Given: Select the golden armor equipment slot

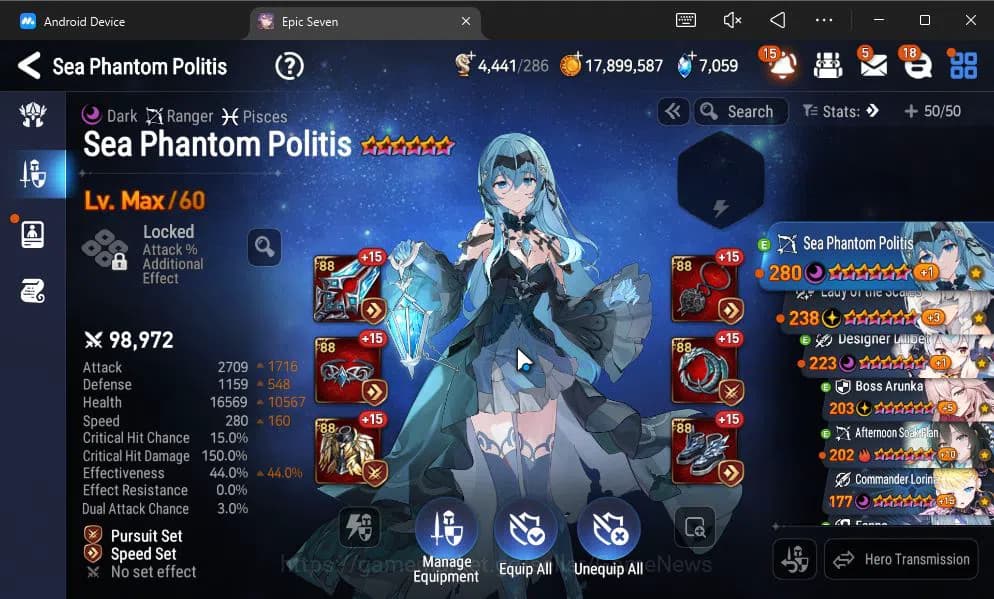Looking at the screenshot, I should (x=349, y=451).
